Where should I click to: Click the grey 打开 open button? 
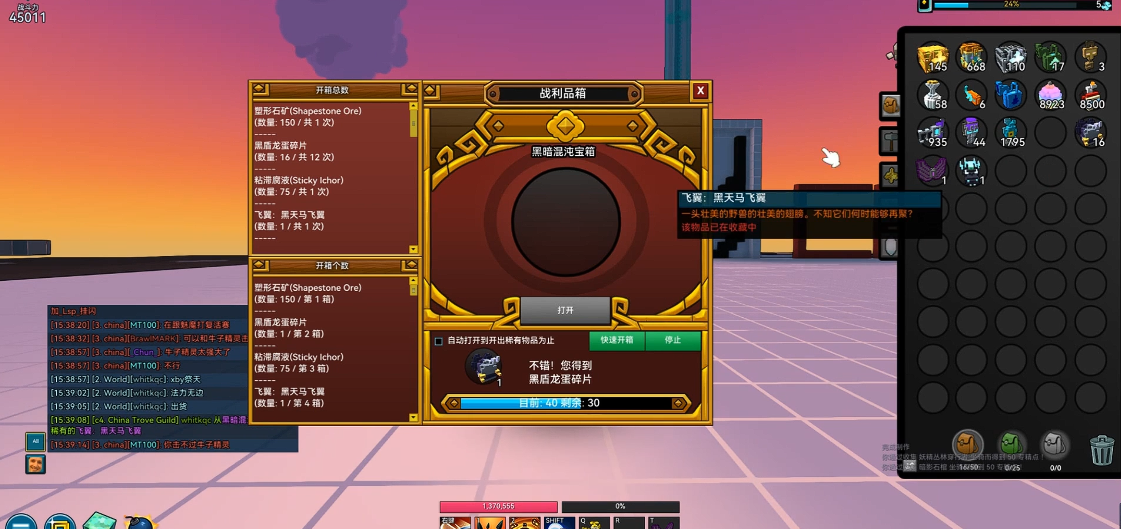tap(565, 310)
